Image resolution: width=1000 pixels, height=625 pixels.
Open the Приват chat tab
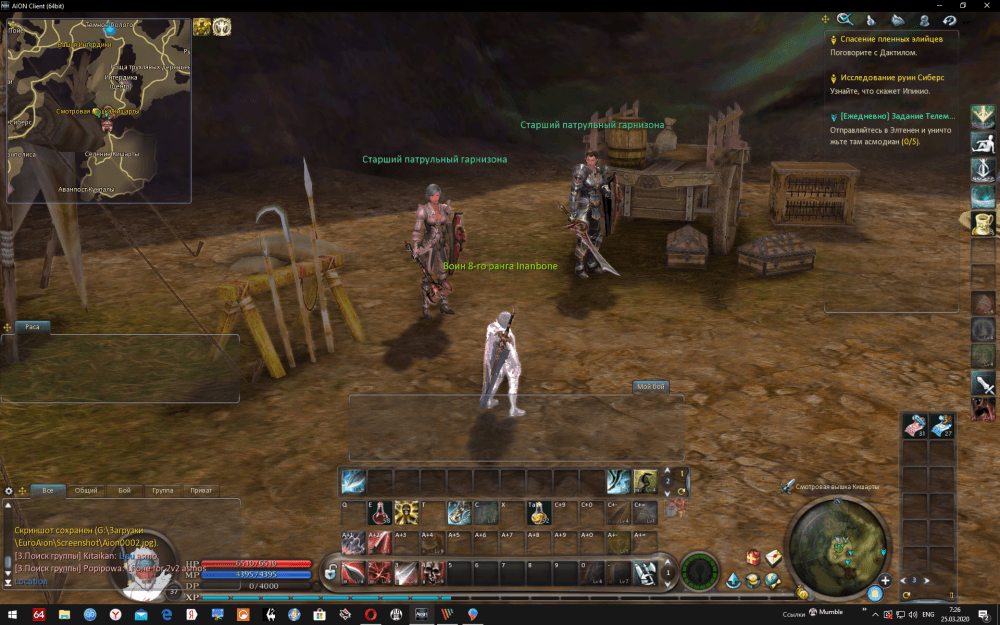point(201,490)
